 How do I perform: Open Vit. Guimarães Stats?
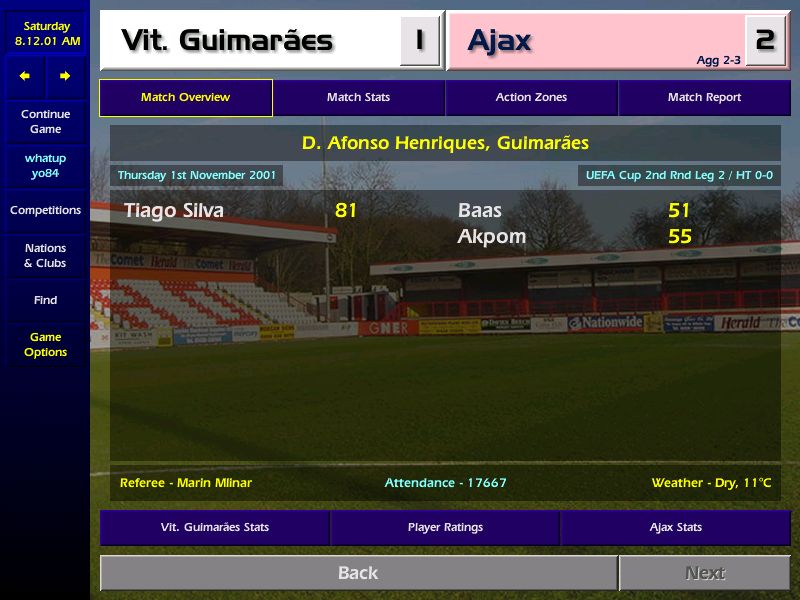(x=215, y=527)
